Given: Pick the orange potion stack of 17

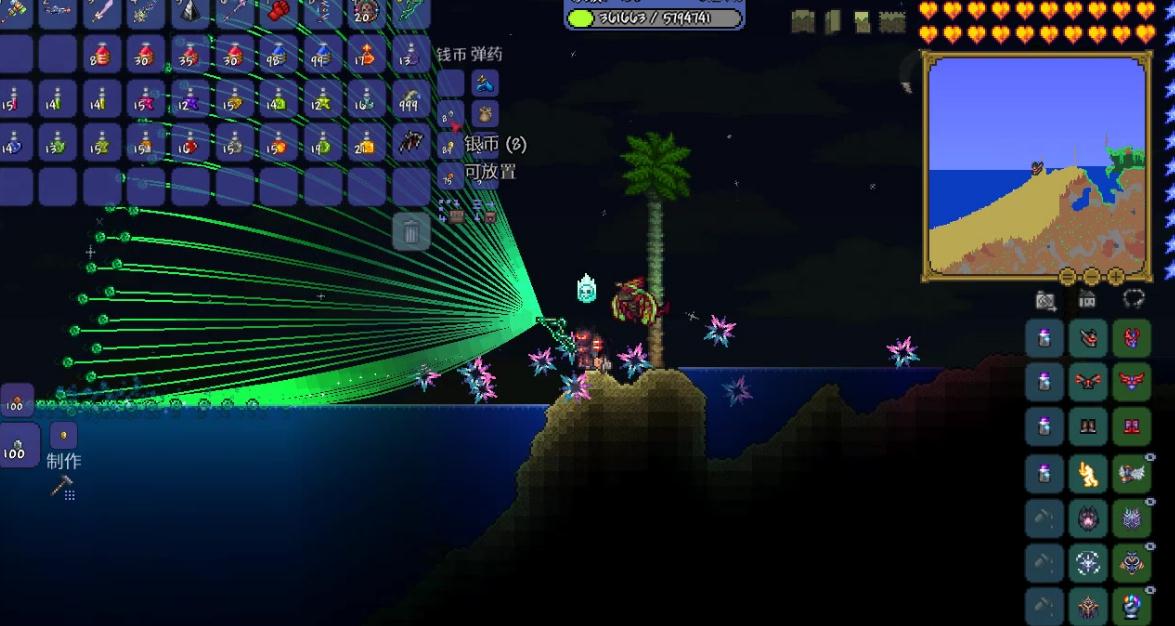Looking at the screenshot, I should coord(367,55).
